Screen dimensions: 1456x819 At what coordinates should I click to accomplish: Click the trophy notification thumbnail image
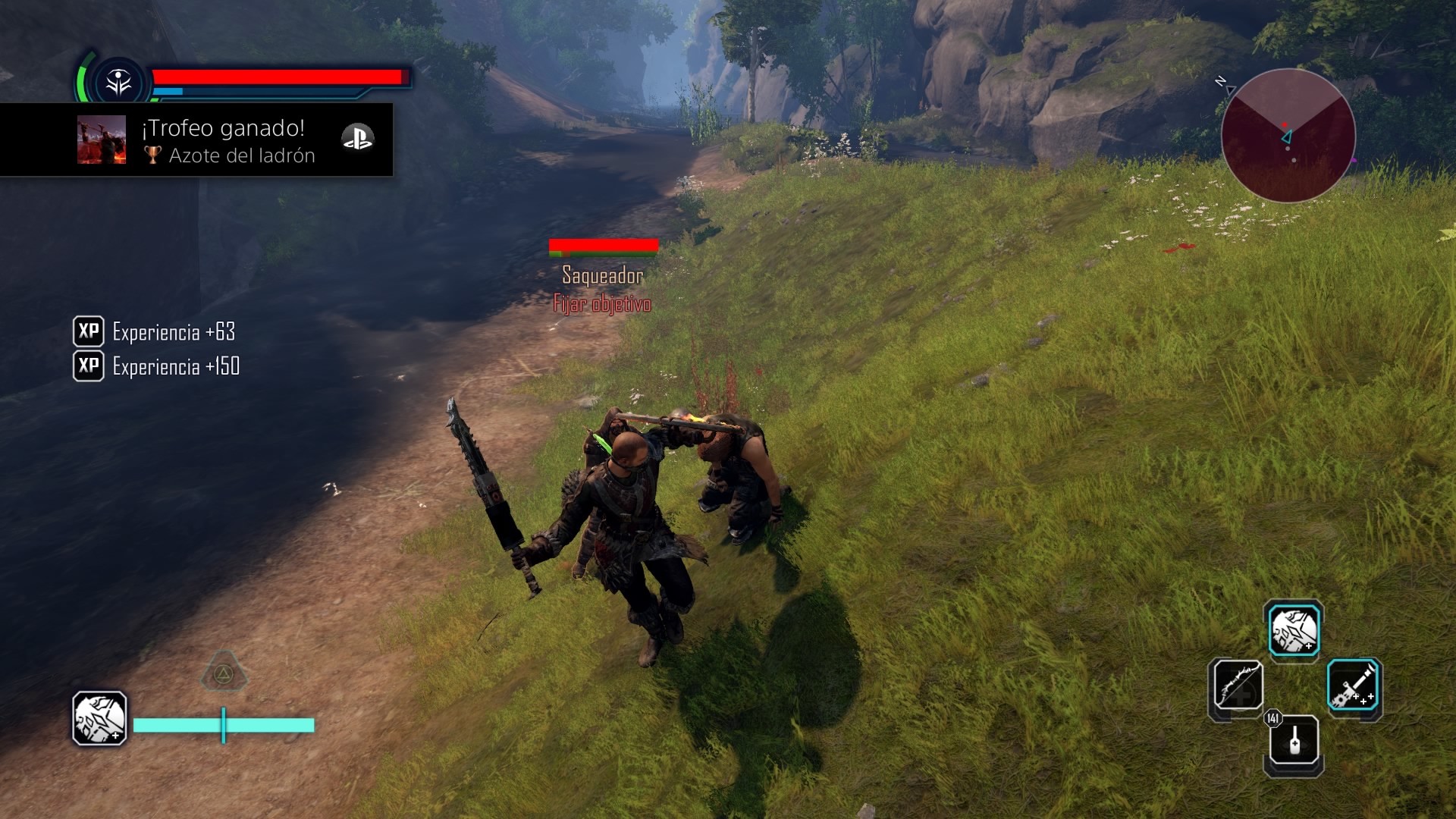102,140
